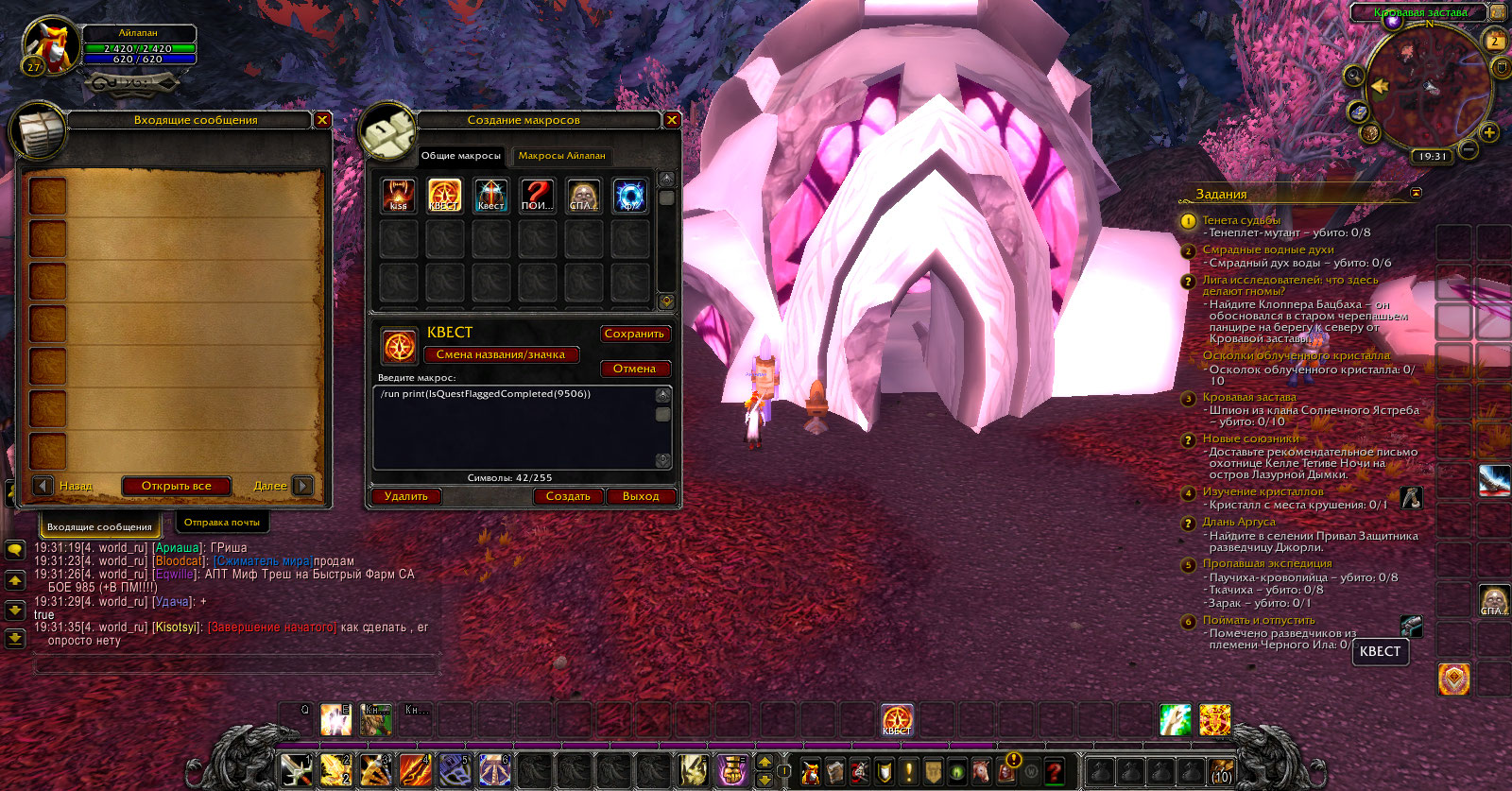
Task: Switch to the Макросы Айлапан tab
Action: click(561, 156)
